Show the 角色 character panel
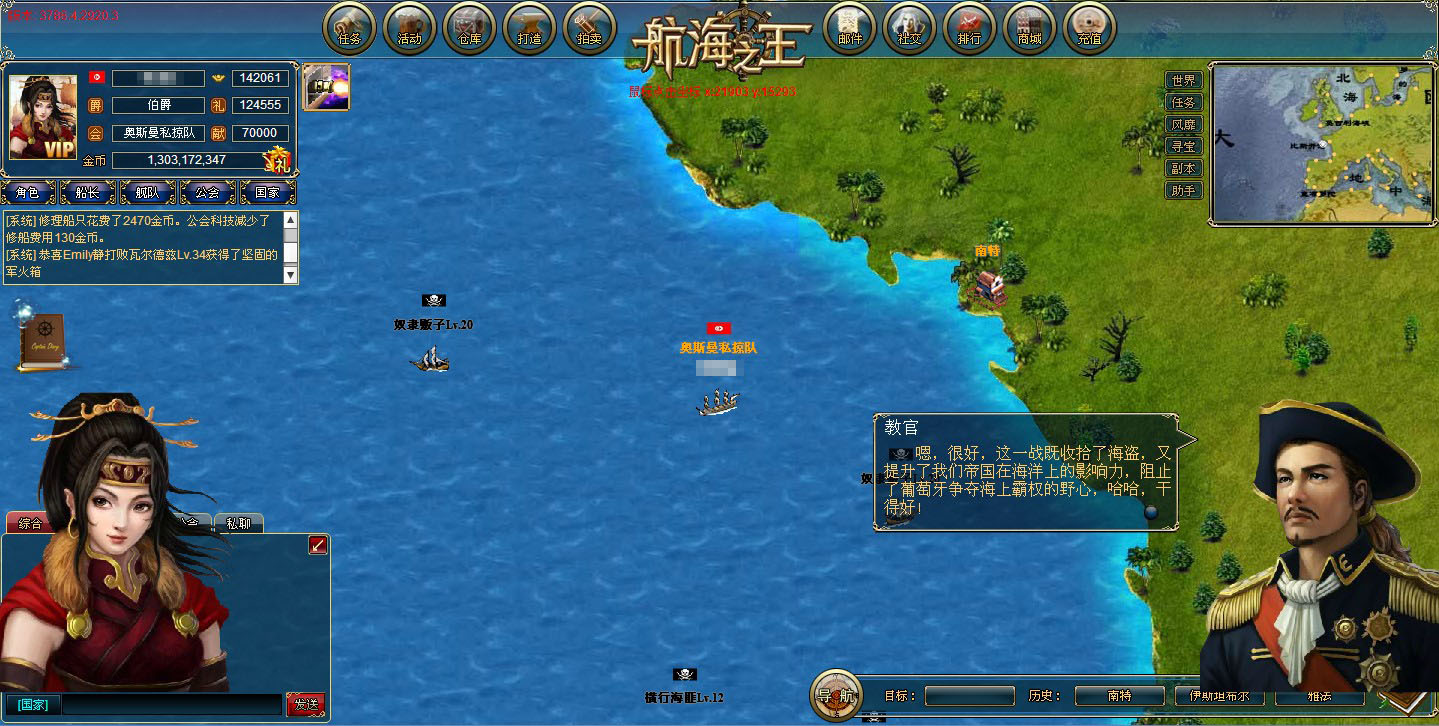 (27, 192)
